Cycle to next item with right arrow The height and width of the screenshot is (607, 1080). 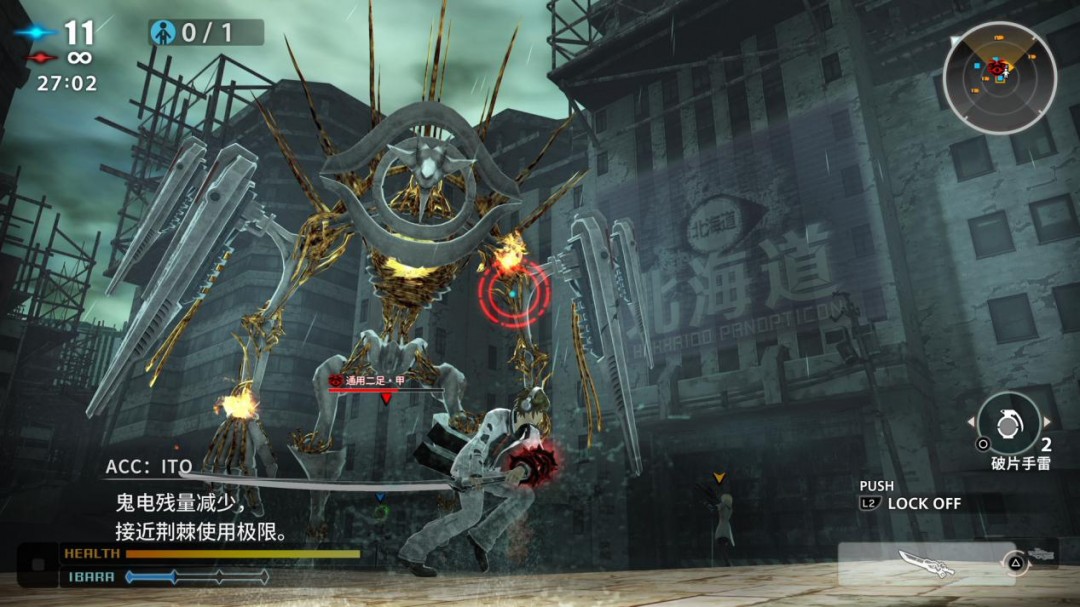[x=1047, y=423]
